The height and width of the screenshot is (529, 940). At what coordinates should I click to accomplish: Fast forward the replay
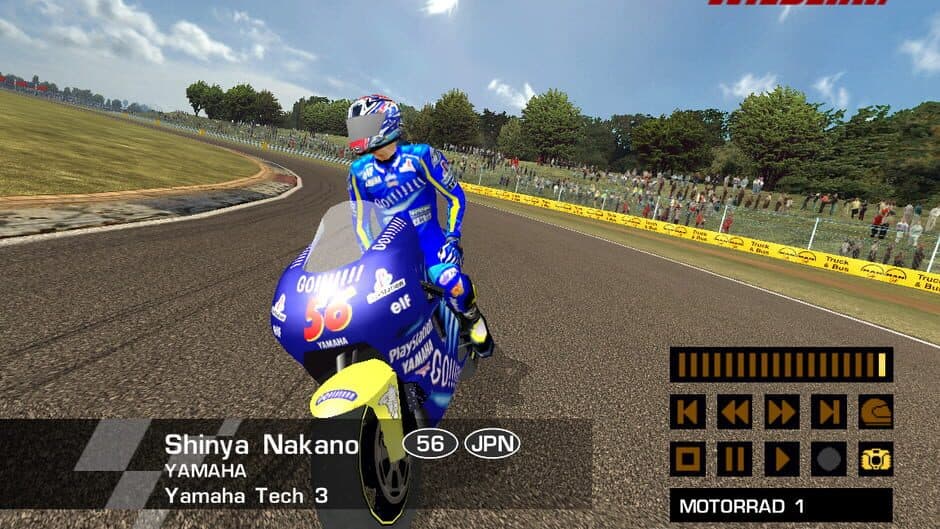[x=781, y=411]
